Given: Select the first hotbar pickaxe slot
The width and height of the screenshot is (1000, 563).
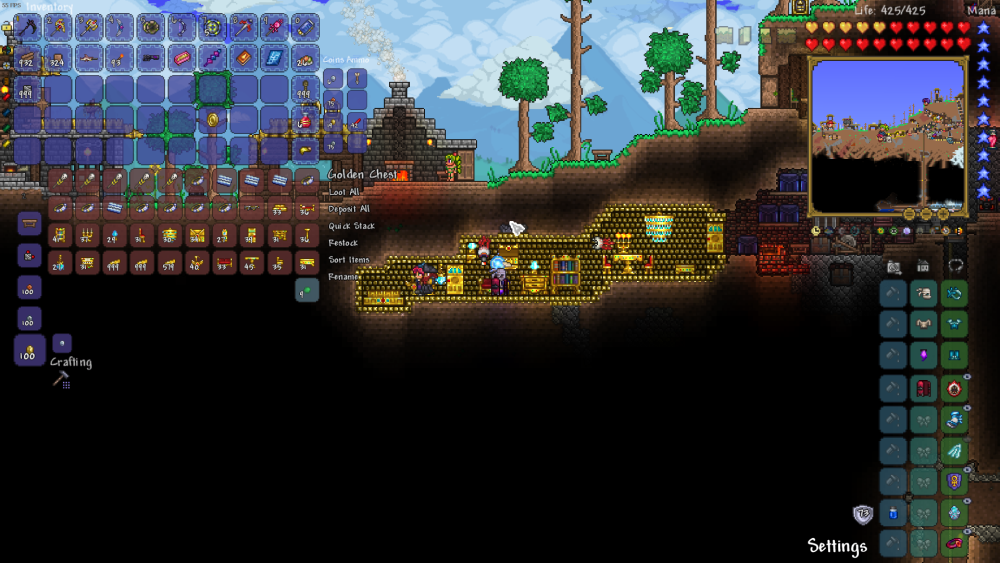Looking at the screenshot, I should click(x=28, y=27).
